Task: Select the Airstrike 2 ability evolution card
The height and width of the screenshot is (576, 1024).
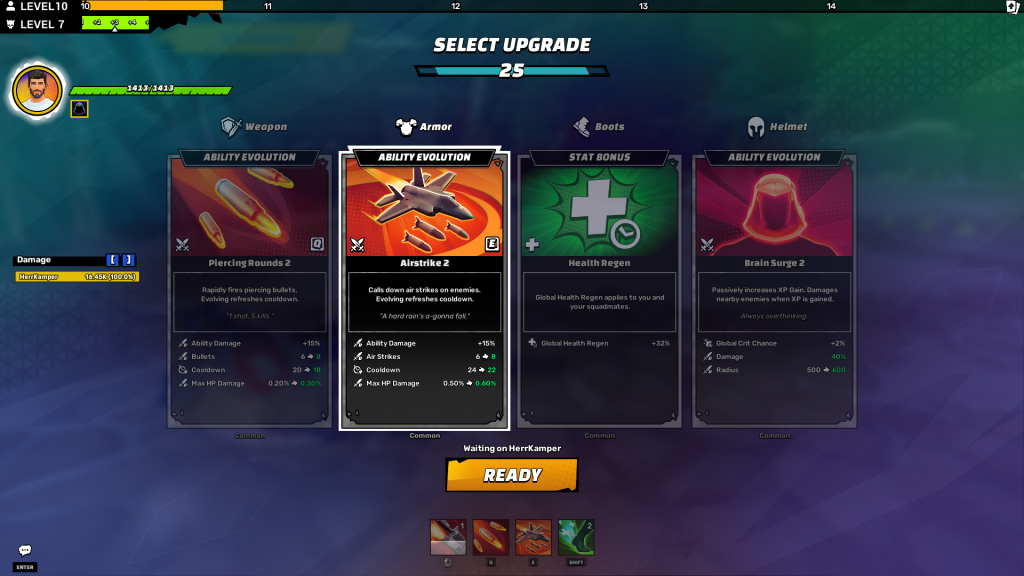Action: [425, 290]
